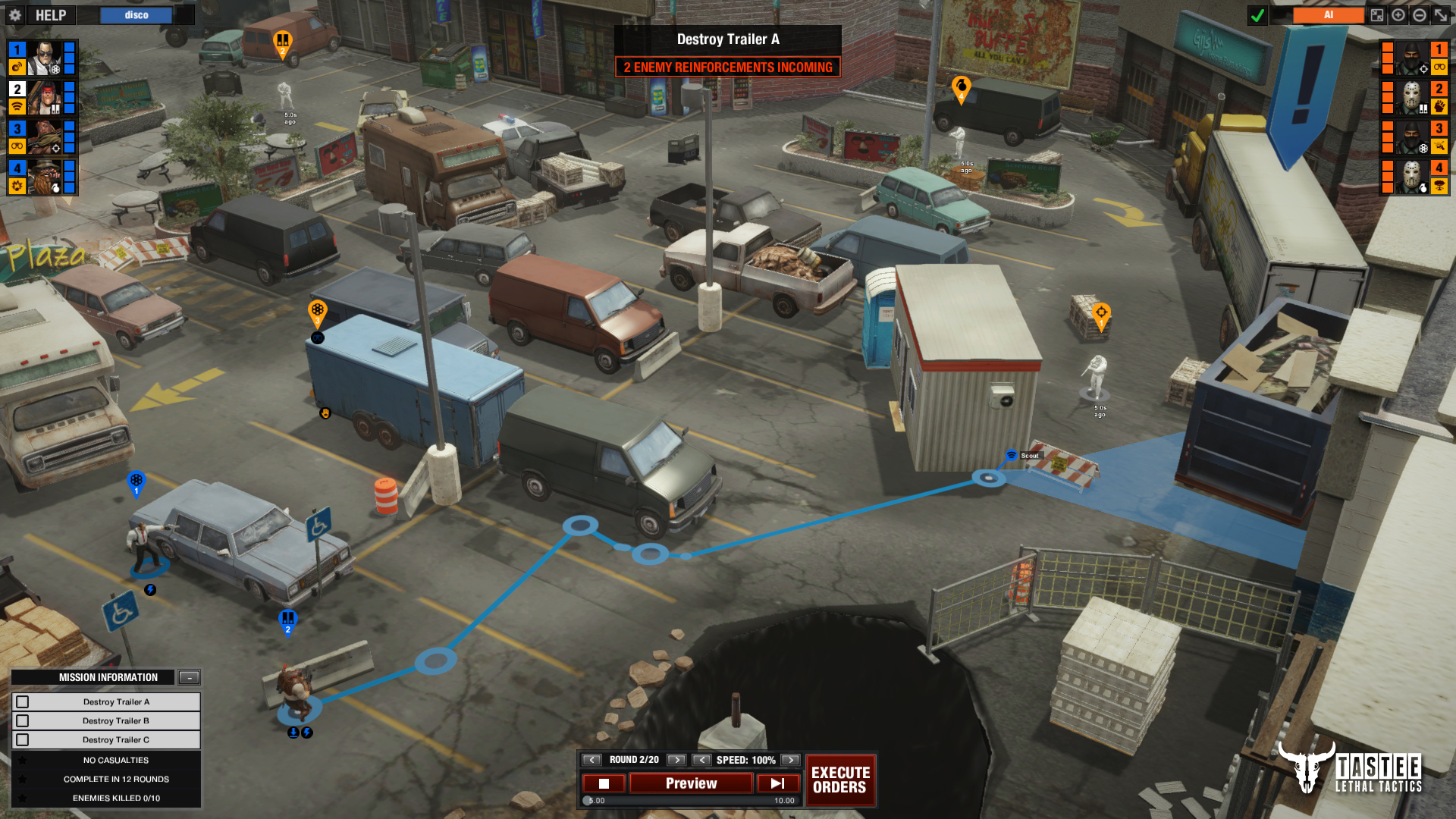This screenshot has height=819, width=1456.
Task: Collapse the Mission Information panel
Action: [x=190, y=677]
